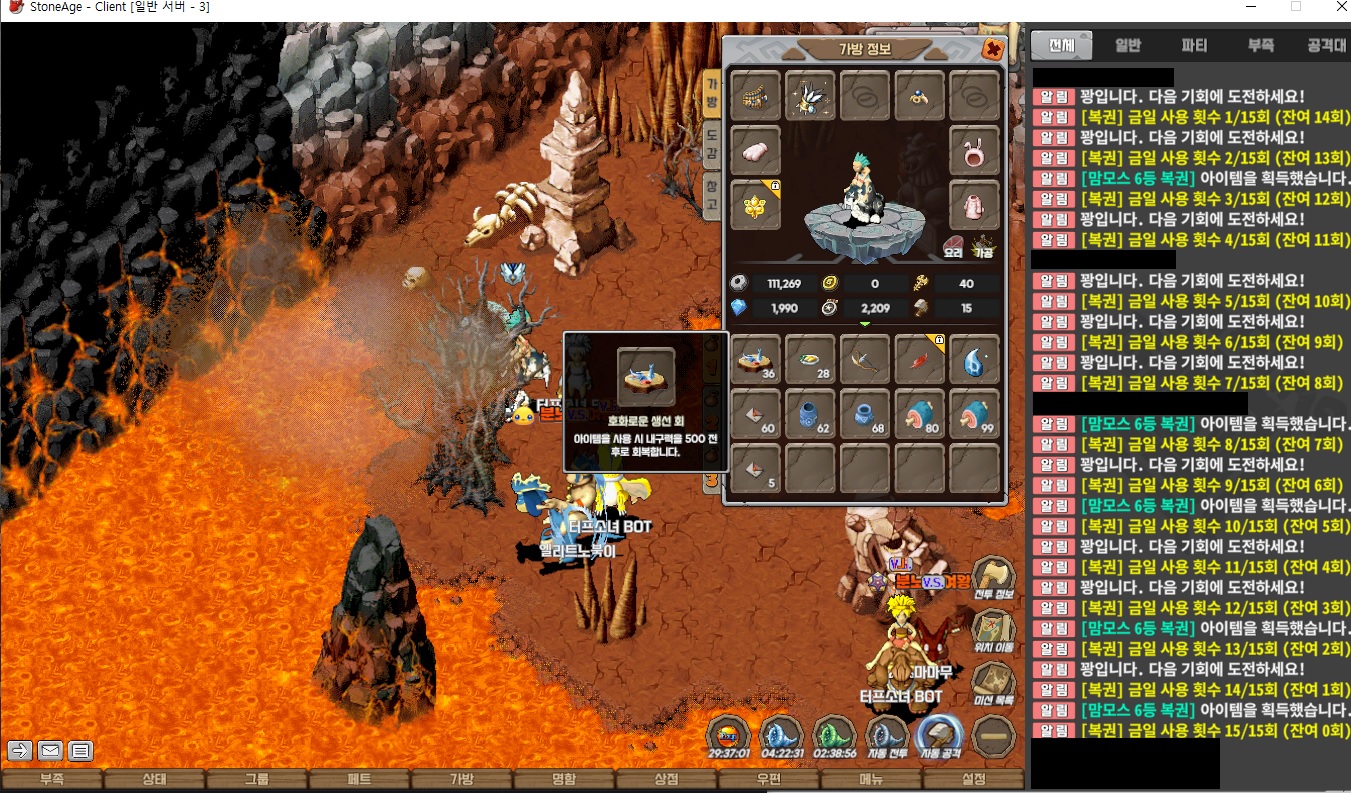Screen dimensions: 1351x793
Task: Click the meat item stack of 99
Action: [974, 414]
